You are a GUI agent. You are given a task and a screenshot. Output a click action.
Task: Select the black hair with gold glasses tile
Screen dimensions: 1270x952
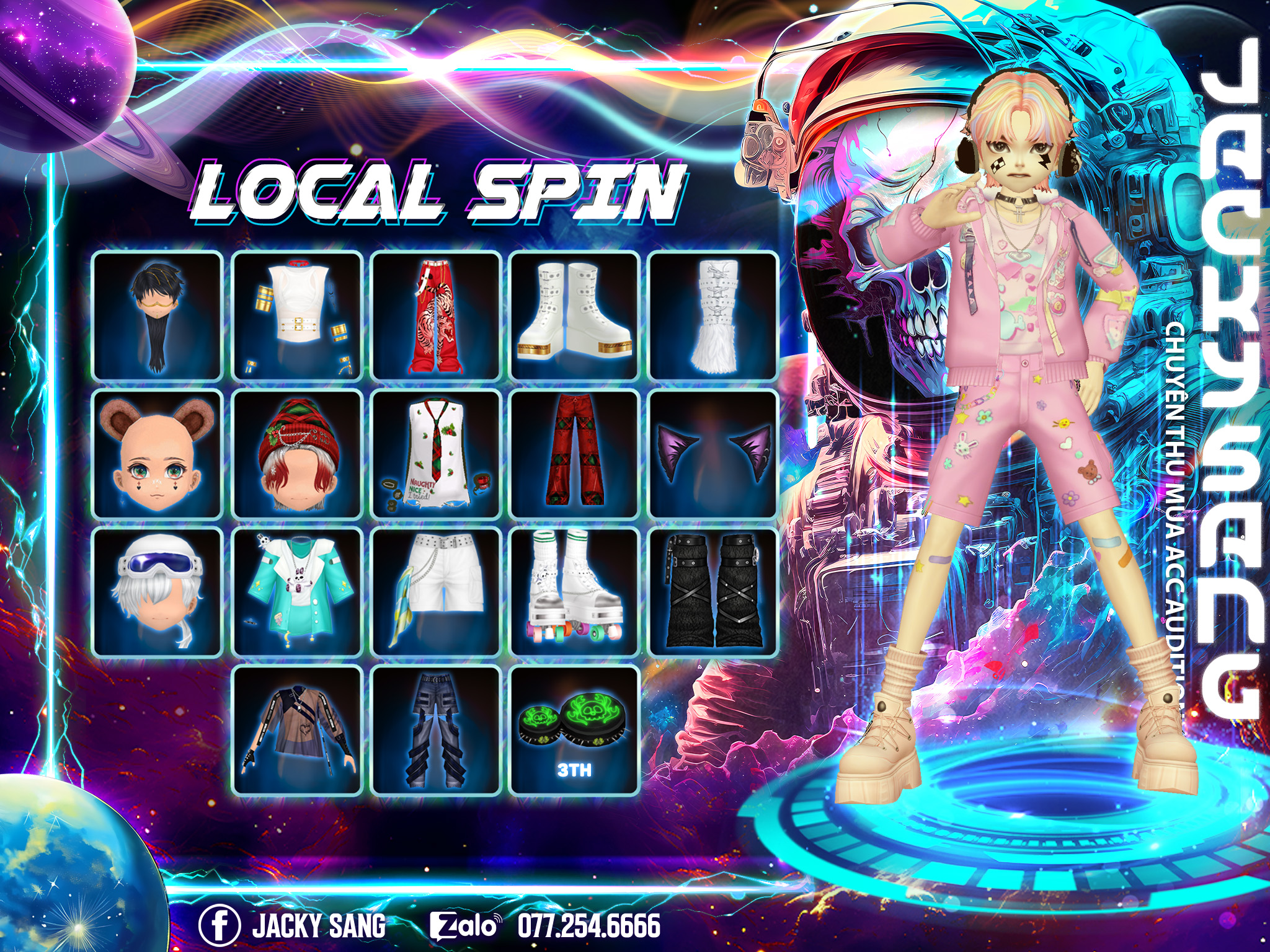point(158,316)
